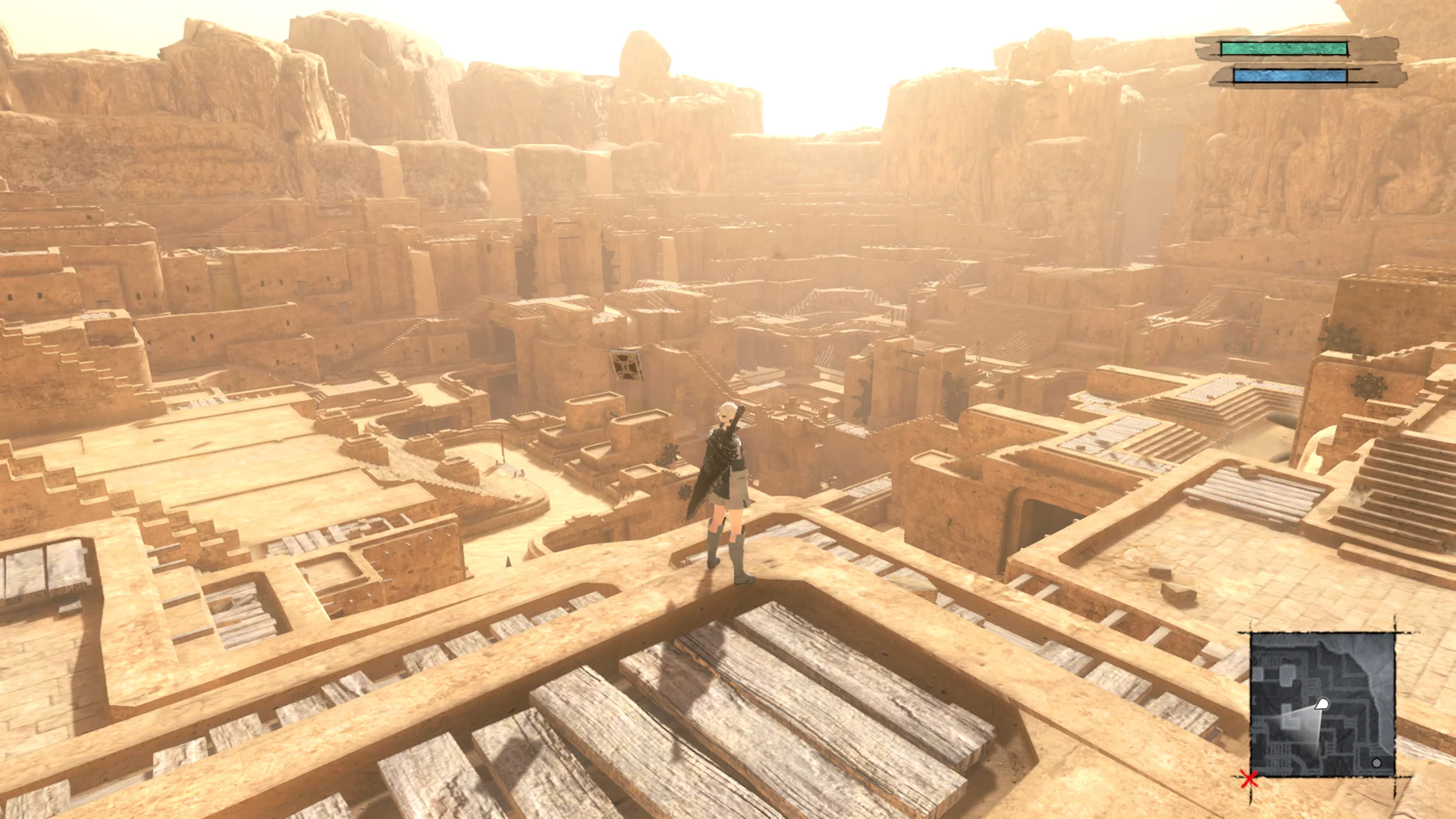This screenshot has height=819, width=1456.
Task: Click the red X marker beside the minimap
Action: [1250, 779]
